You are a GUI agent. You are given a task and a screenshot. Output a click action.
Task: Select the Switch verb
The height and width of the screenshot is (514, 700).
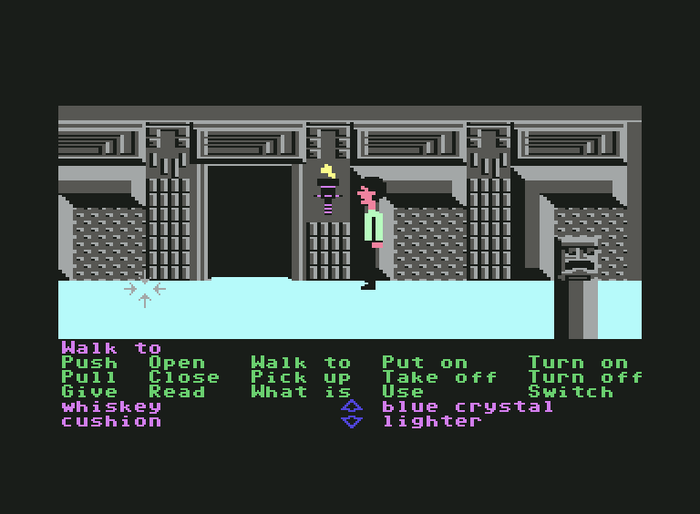[570, 392]
